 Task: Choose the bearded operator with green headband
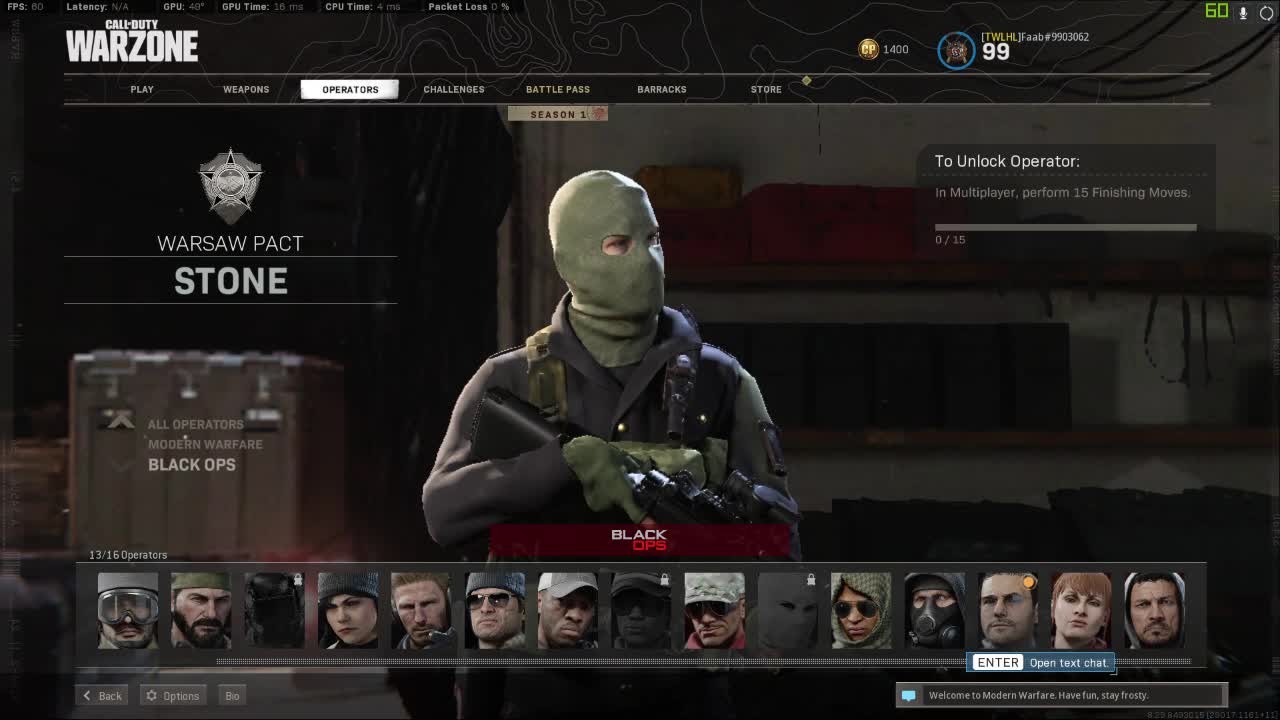(201, 611)
